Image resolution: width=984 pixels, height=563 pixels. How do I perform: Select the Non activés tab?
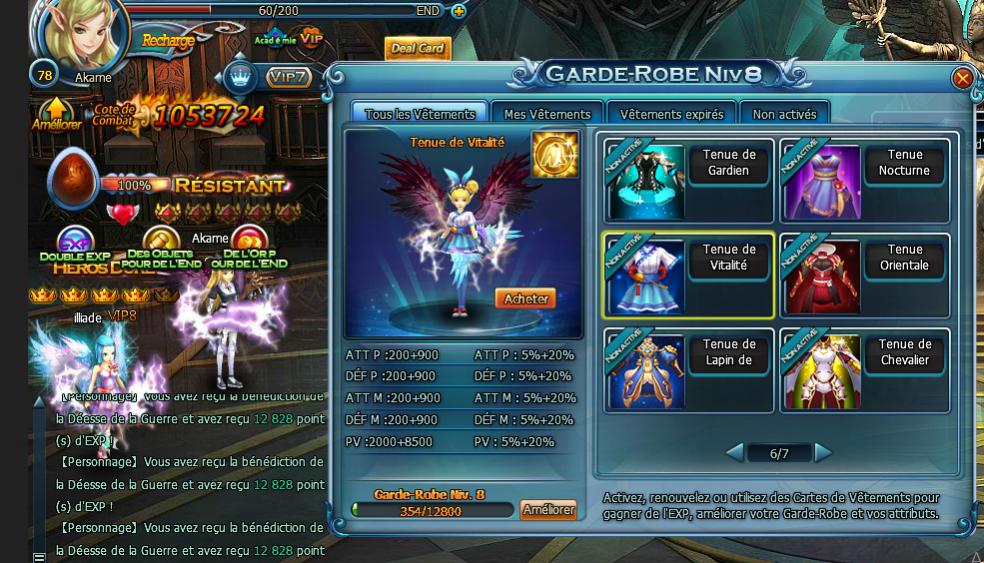click(x=784, y=114)
